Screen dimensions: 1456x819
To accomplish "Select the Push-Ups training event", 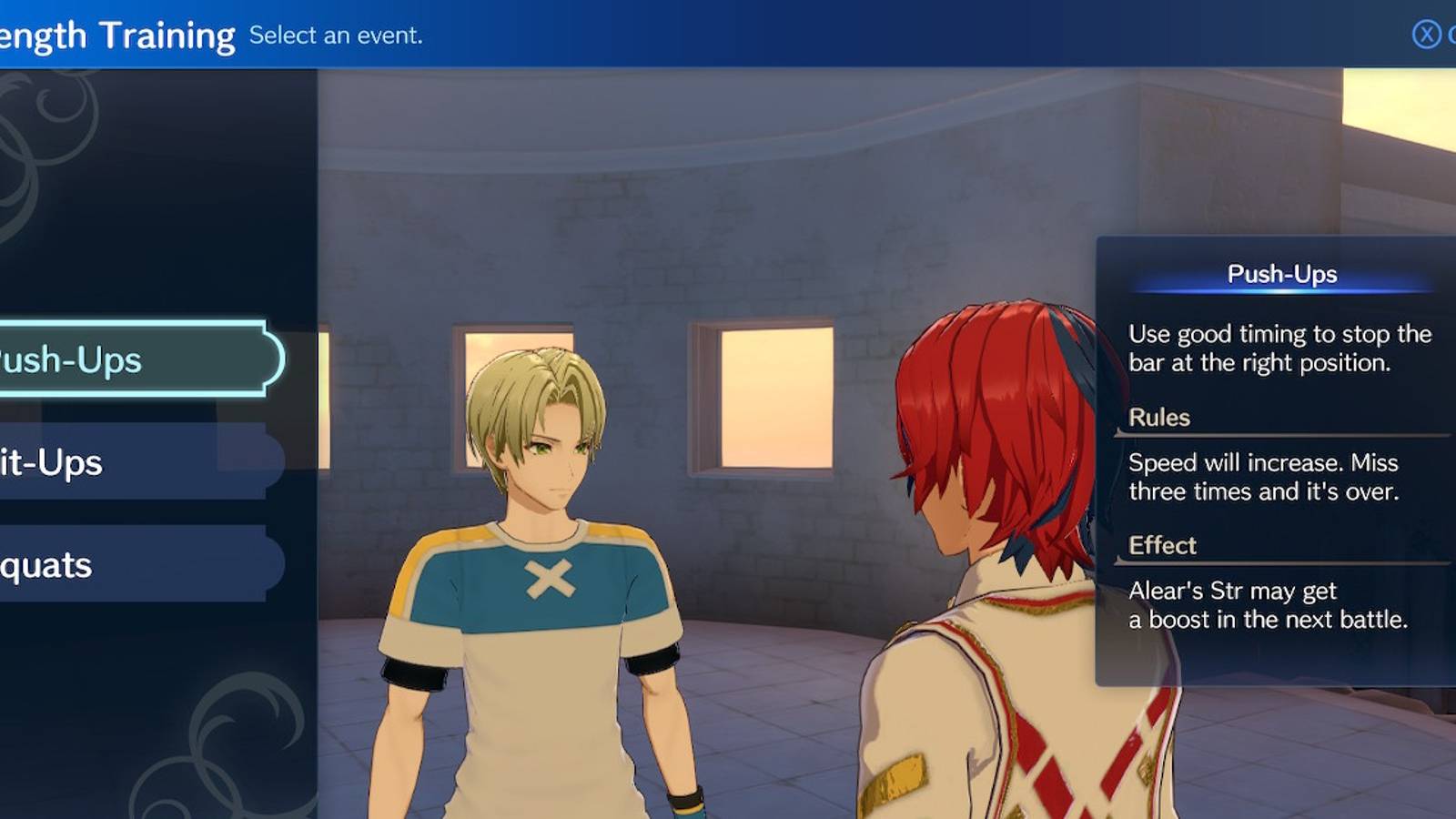I will (x=100, y=359).
